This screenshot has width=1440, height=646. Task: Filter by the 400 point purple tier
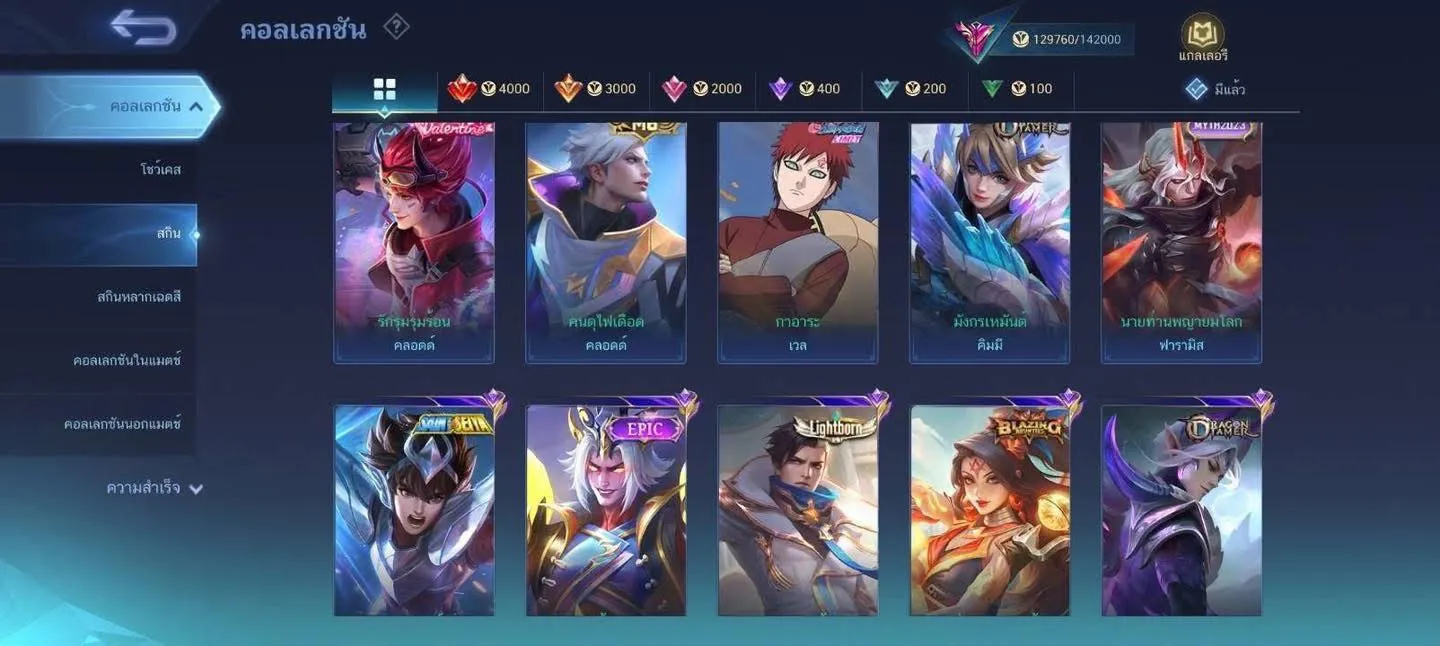point(805,89)
